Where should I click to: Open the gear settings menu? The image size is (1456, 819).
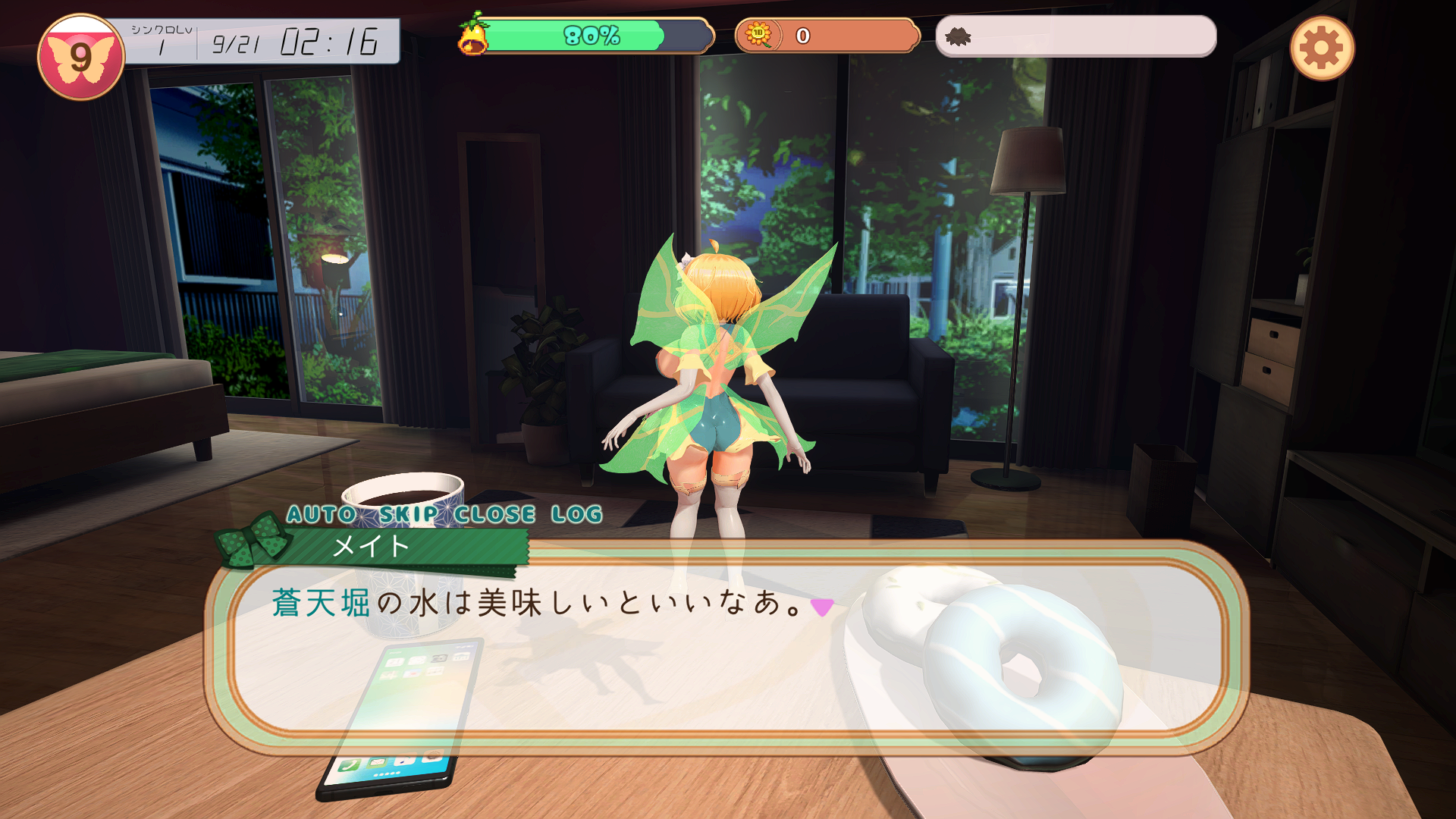1322,49
